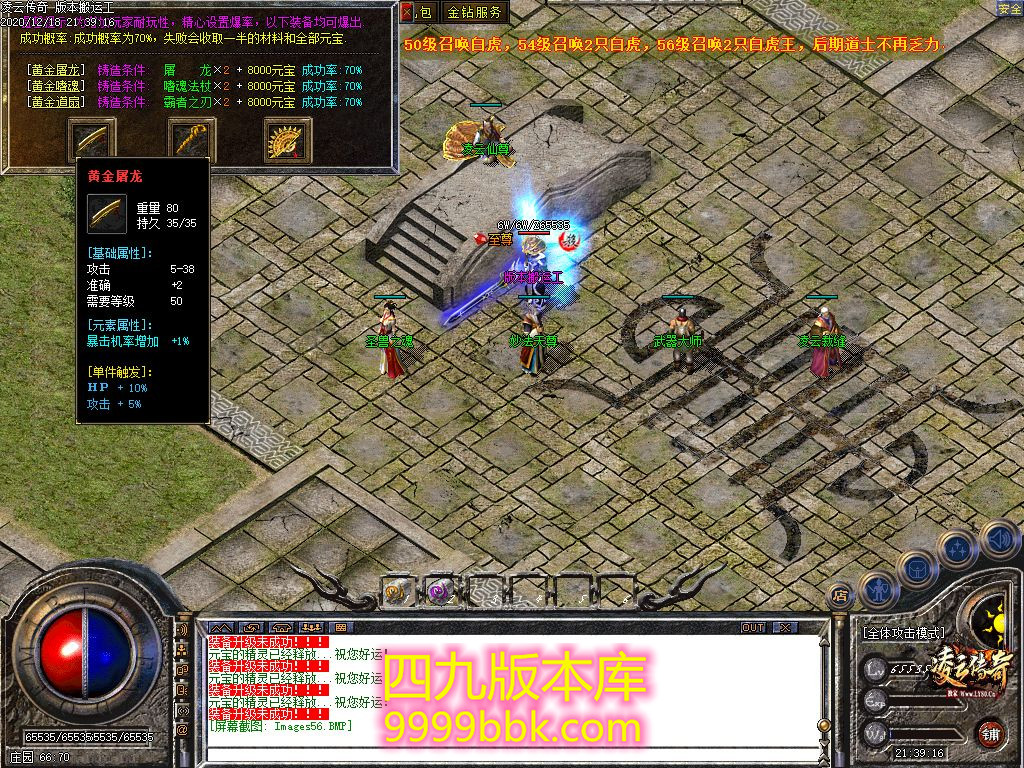This screenshot has width=1024, height=768.
Task: Click the golden dragon-slayer sword icon
Action: pos(91,138)
